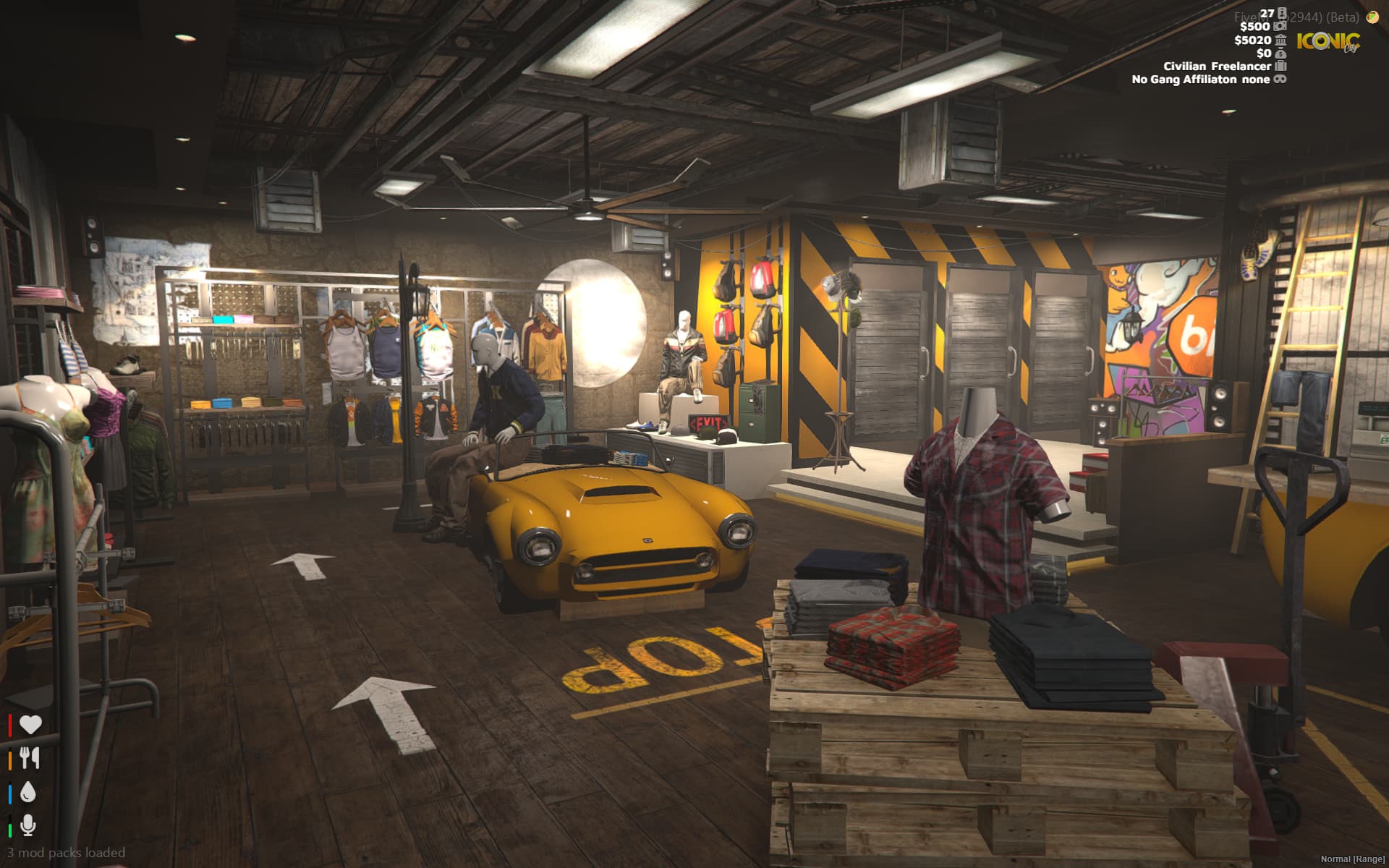Screen dimensions: 1389x868
Task: Click the water drop thirst icon
Action: [x=28, y=792]
